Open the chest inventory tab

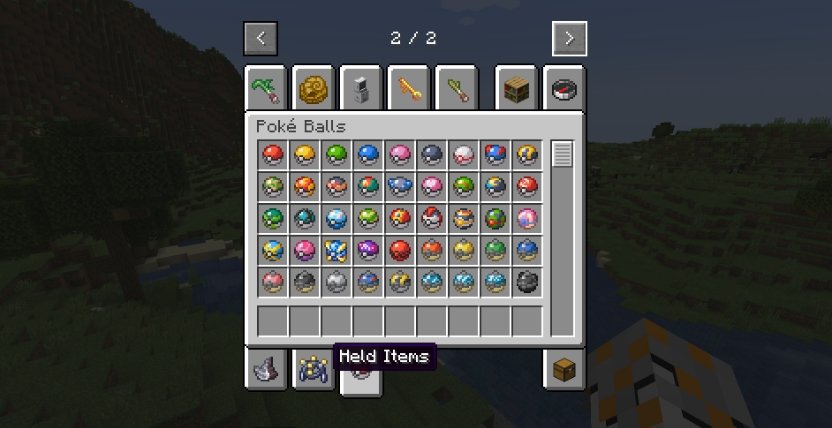pyautogui.click(x=564, y=369)
